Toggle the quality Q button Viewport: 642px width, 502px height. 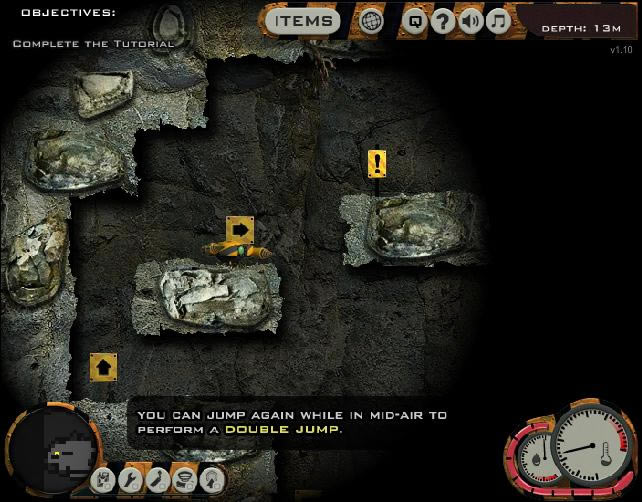(415, 21)
